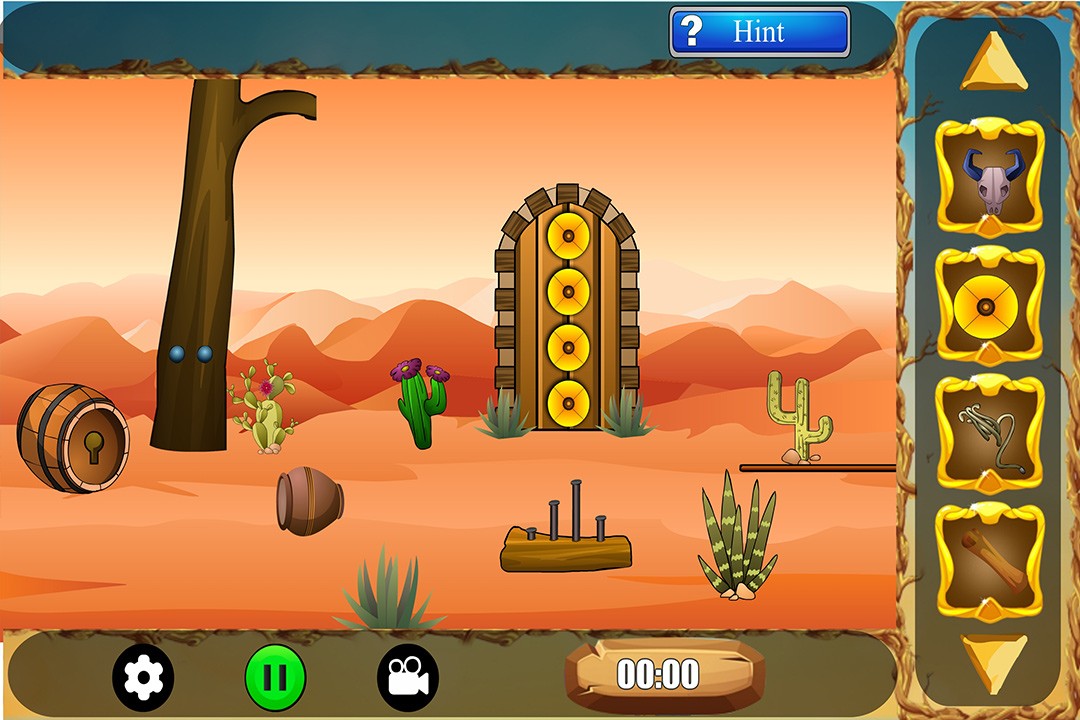The image size is (1080, 720).
Task: Move inventory up with the top arrow
Action: [993, 63]
